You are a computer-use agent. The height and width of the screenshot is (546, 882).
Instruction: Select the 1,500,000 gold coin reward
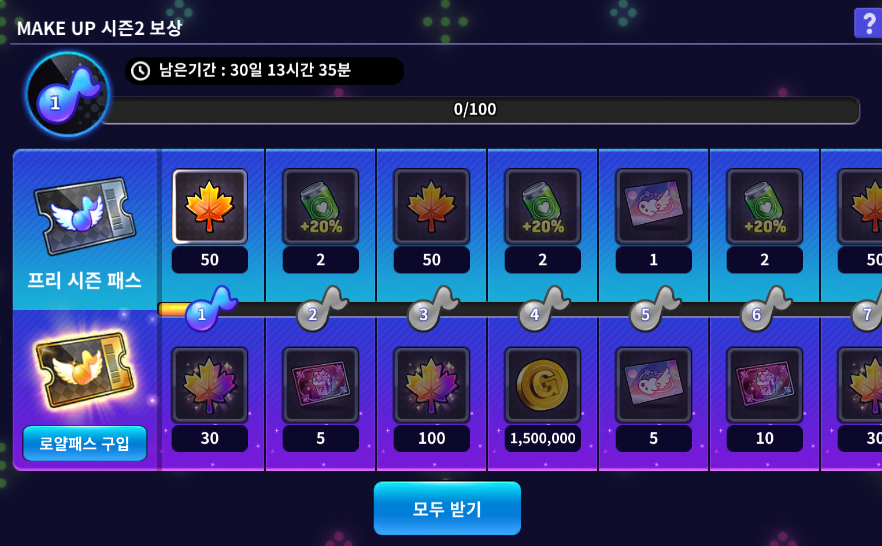543,385
